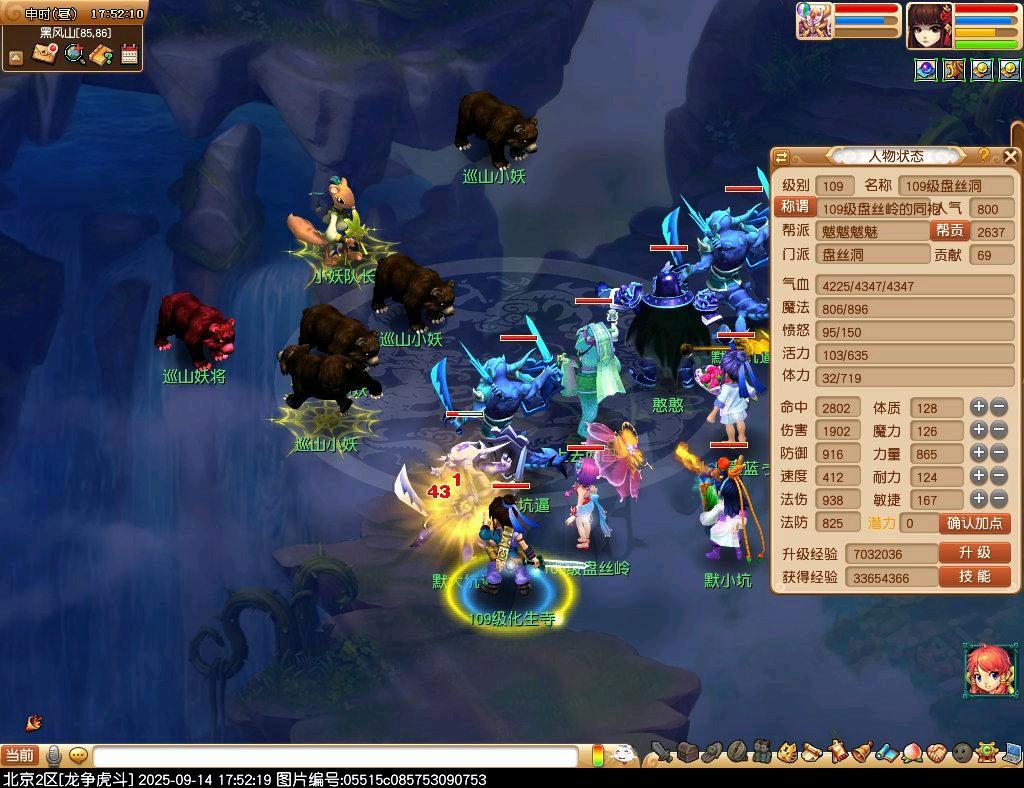Open the world map globe icon
Image resolution: width=1024 pixels, height=788 pixels.
click(73, 54)
